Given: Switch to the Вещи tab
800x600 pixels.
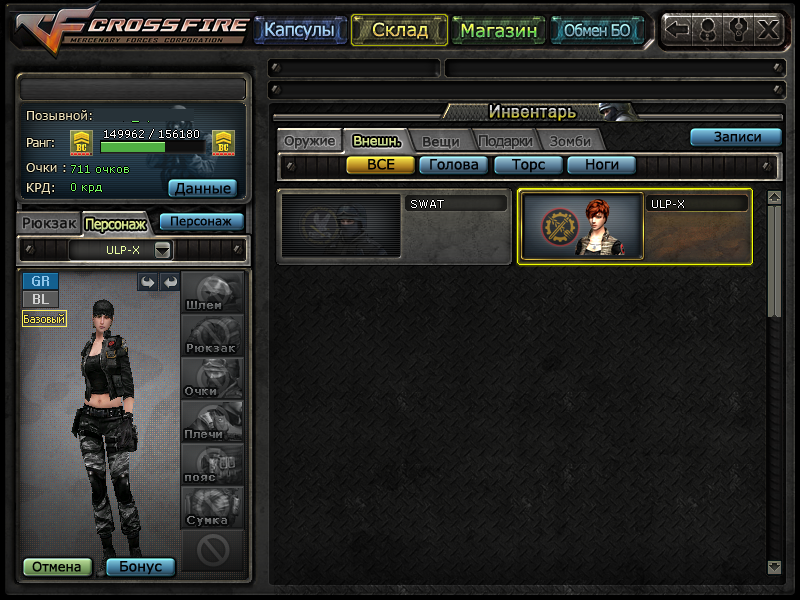Looking at the screenshot, I should [440, 141].
